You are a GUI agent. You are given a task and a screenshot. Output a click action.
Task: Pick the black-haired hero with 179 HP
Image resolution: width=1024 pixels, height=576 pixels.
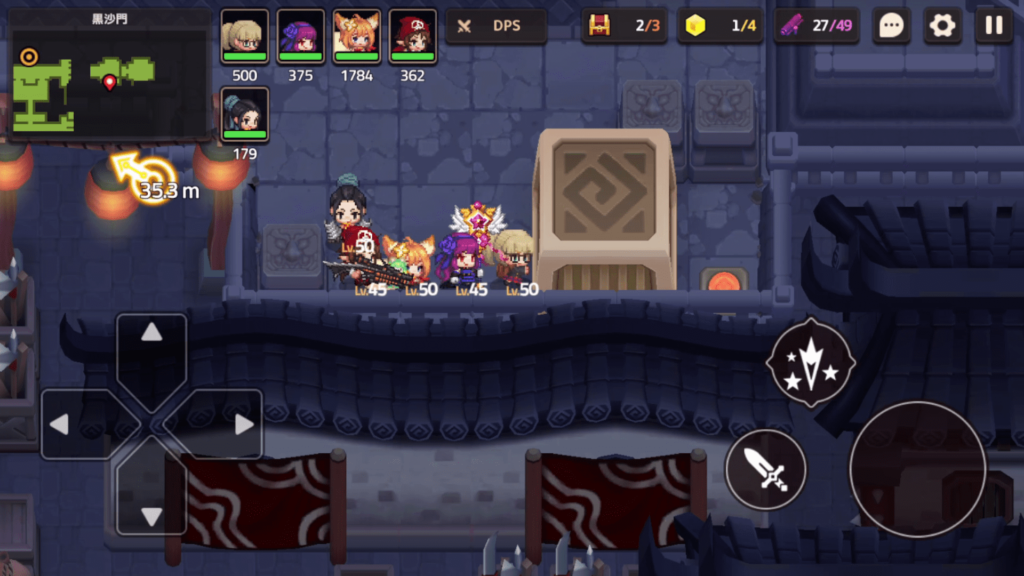point(245,115)
